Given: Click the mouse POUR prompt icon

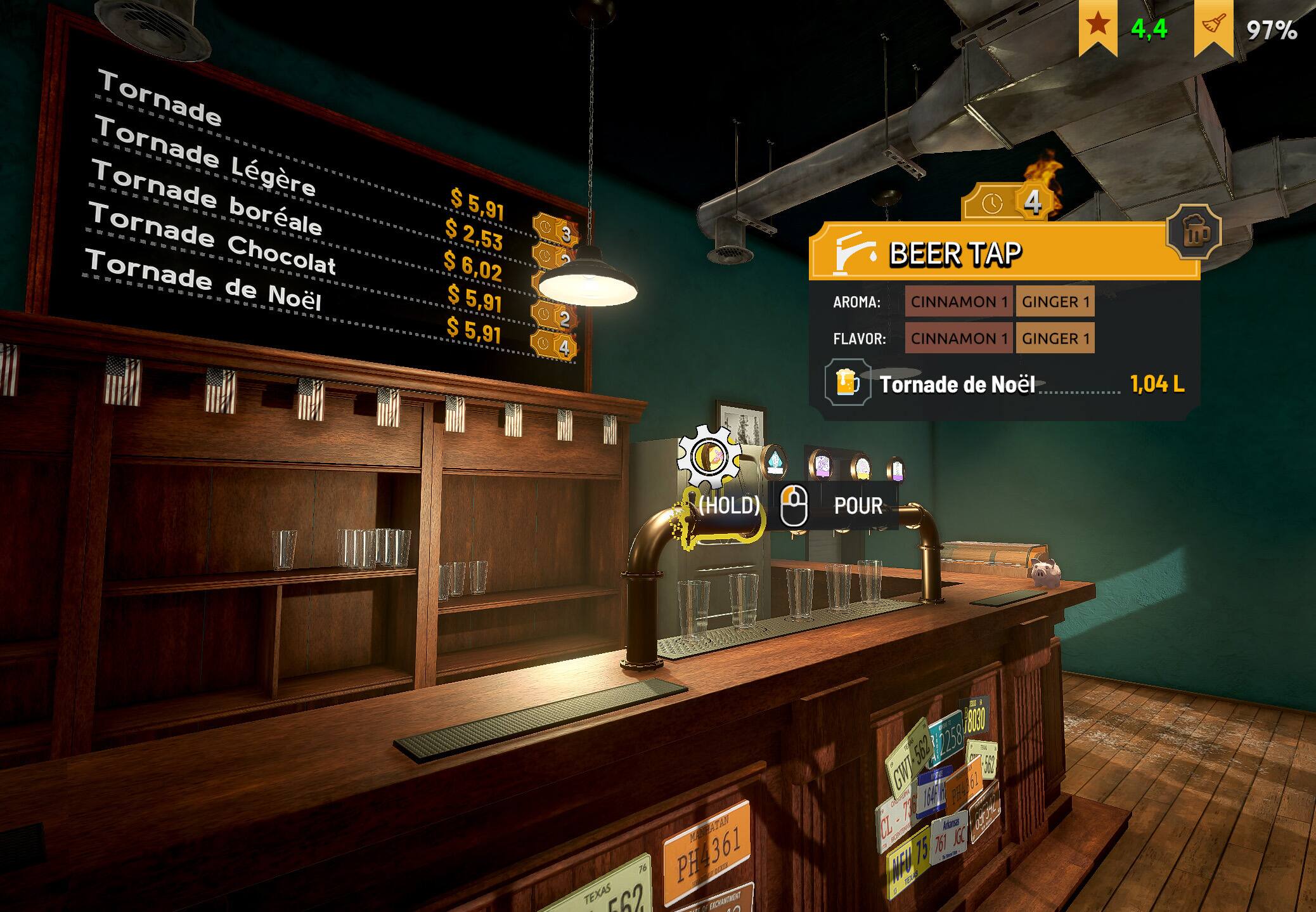Looking at the screenshot, I should [x=795, y=504].
